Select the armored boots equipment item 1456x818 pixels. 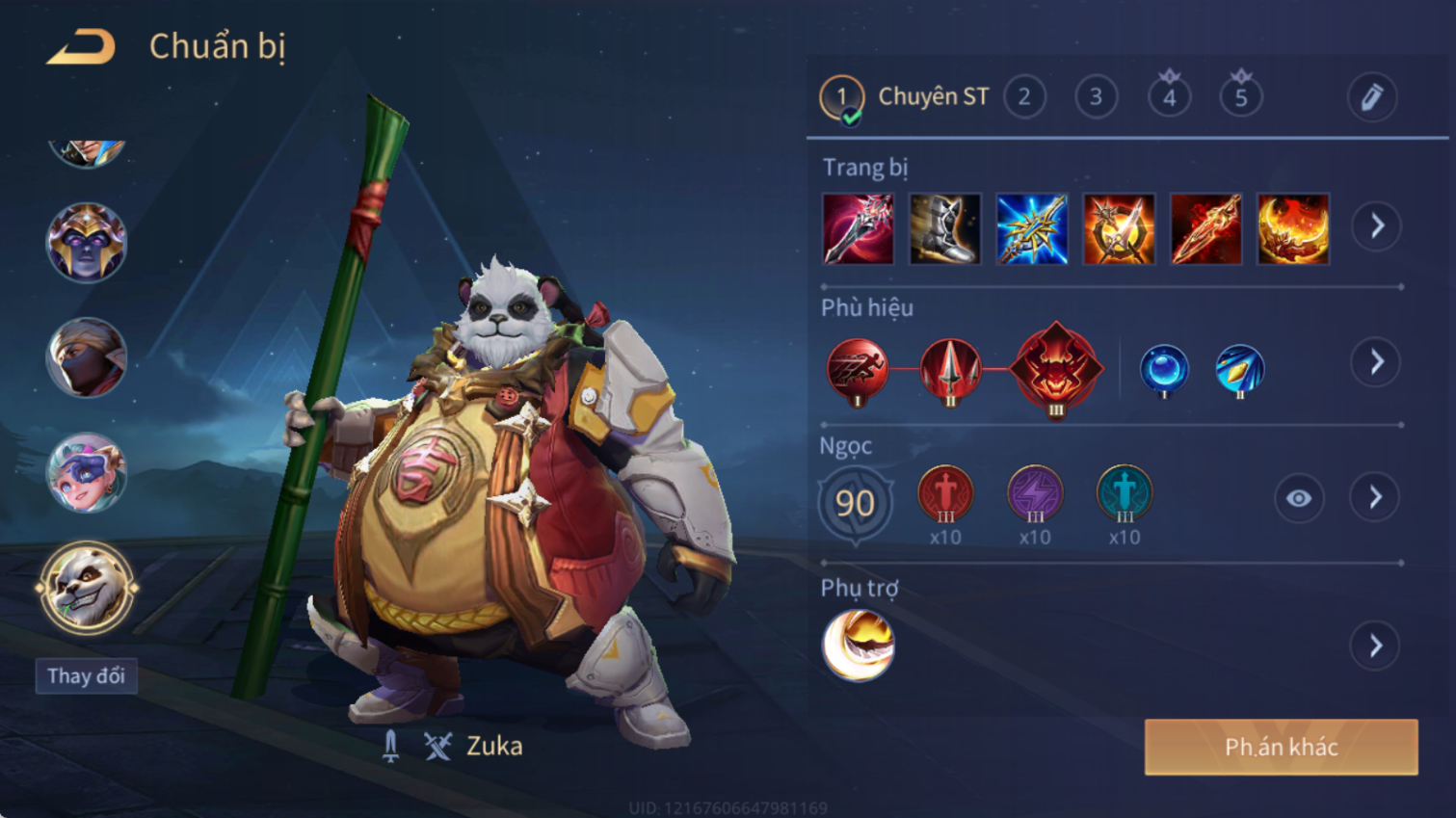tap(944, 229)
